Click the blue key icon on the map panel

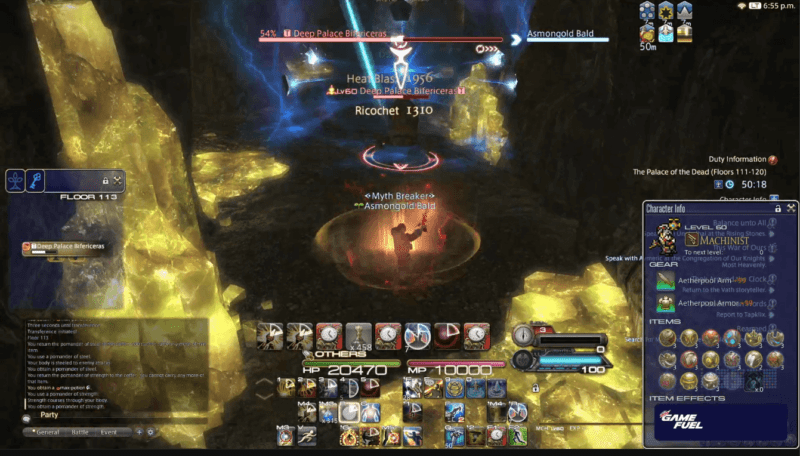tap(36, 181)
